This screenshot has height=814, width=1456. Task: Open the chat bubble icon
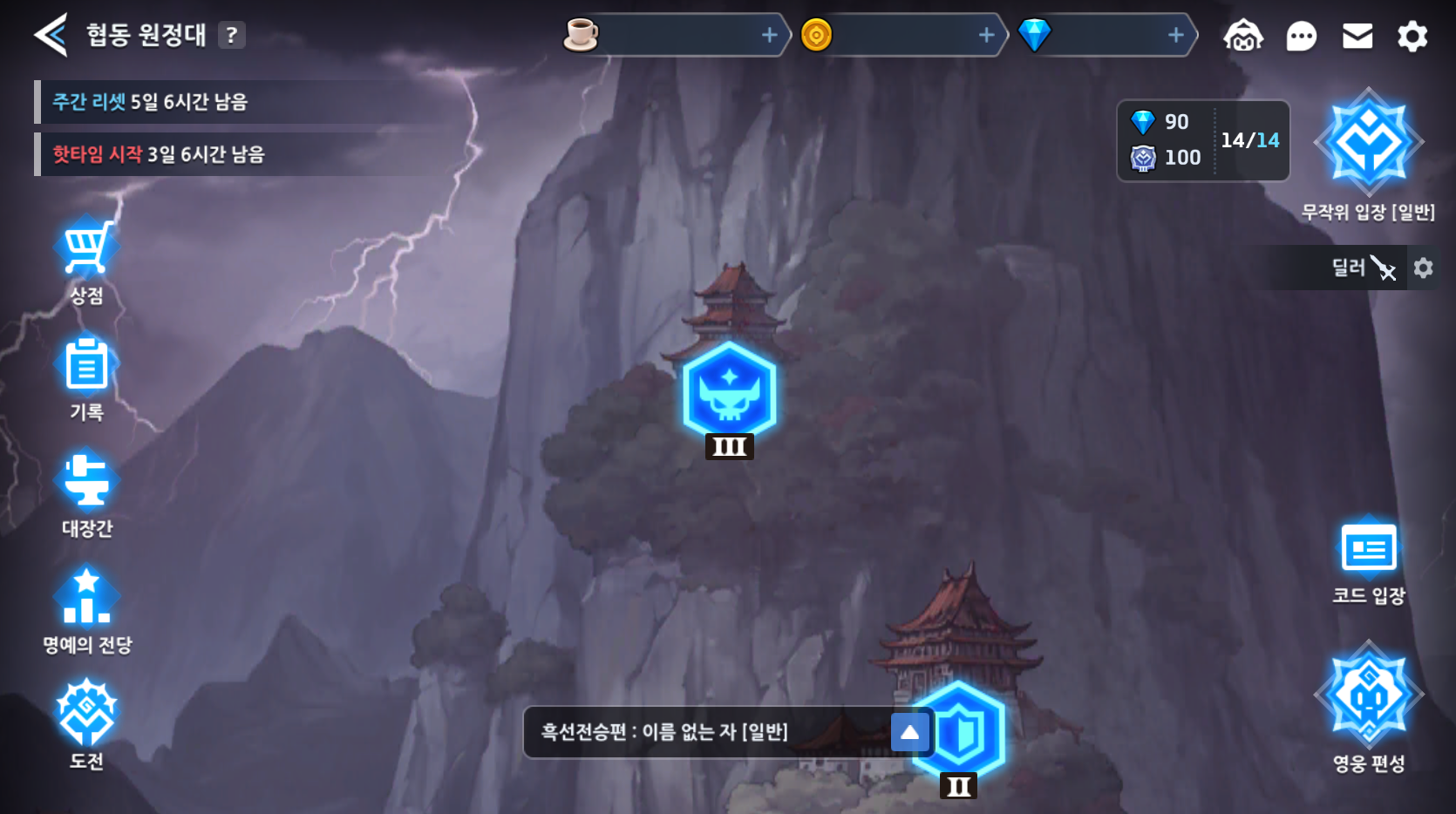1301,37
